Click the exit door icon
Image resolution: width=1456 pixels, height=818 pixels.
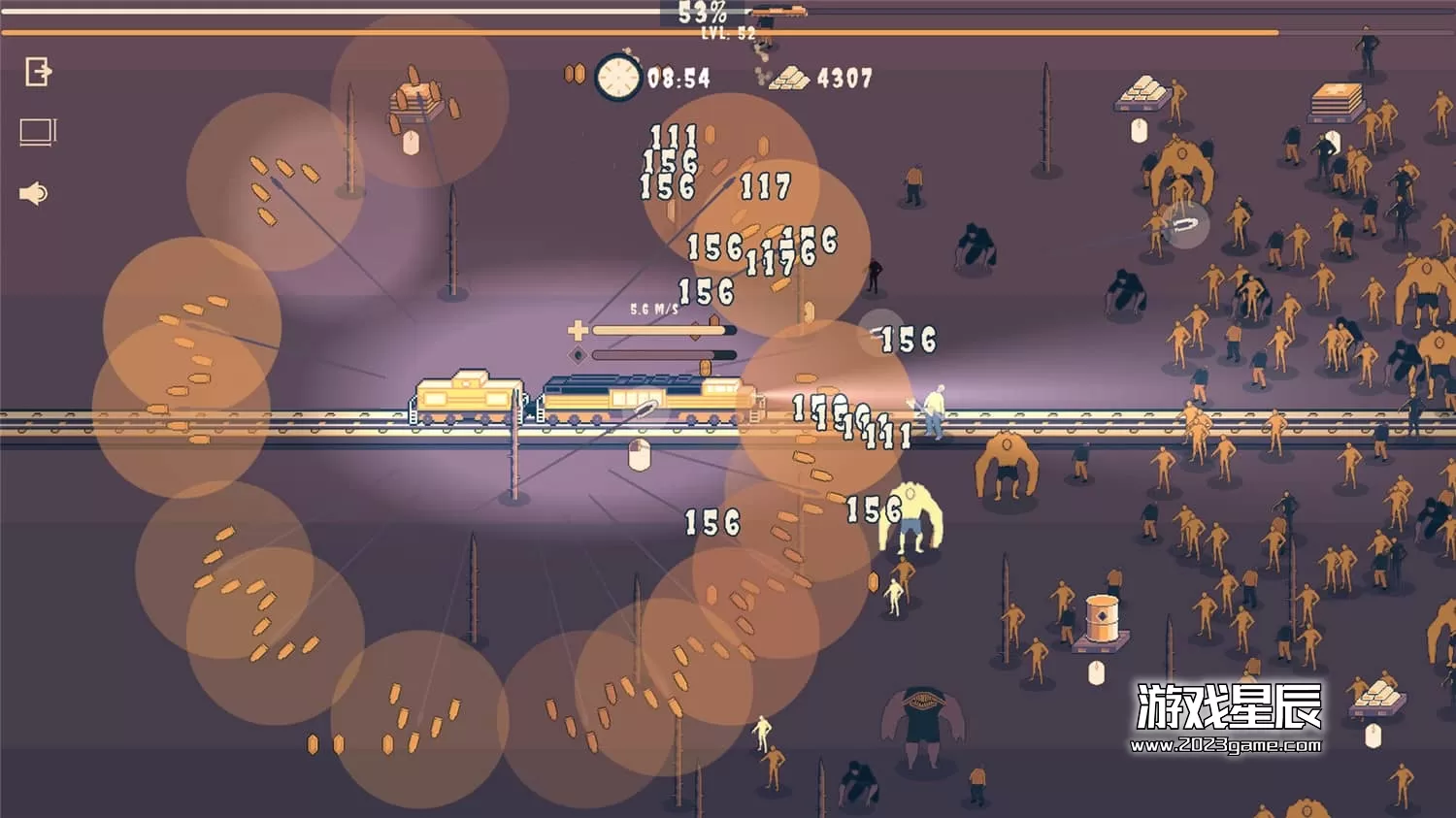pos(38,71)
